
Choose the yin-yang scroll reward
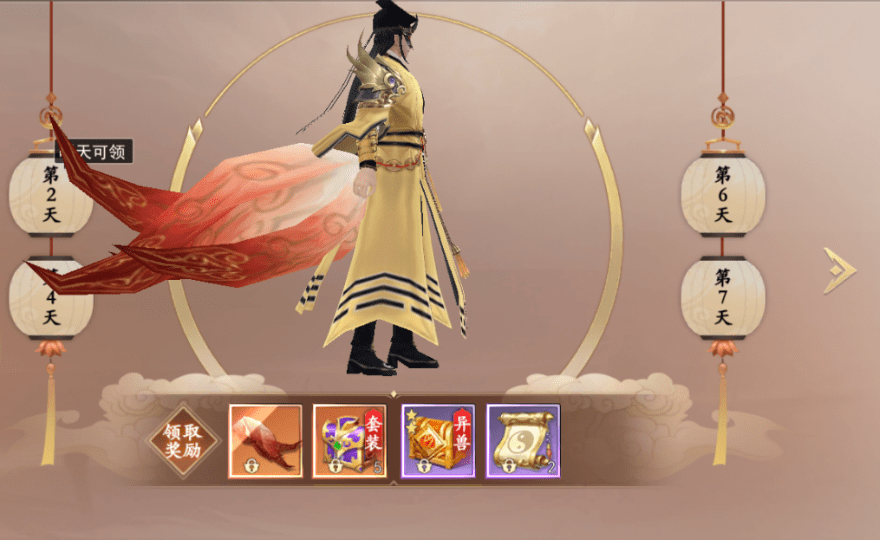tap(523, 441)
